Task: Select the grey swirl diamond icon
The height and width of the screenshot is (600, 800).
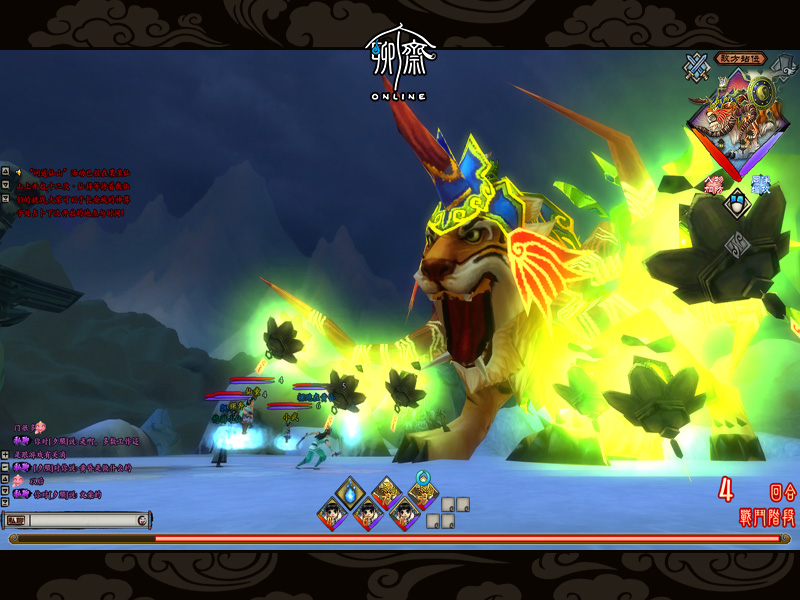Action: 737,242
